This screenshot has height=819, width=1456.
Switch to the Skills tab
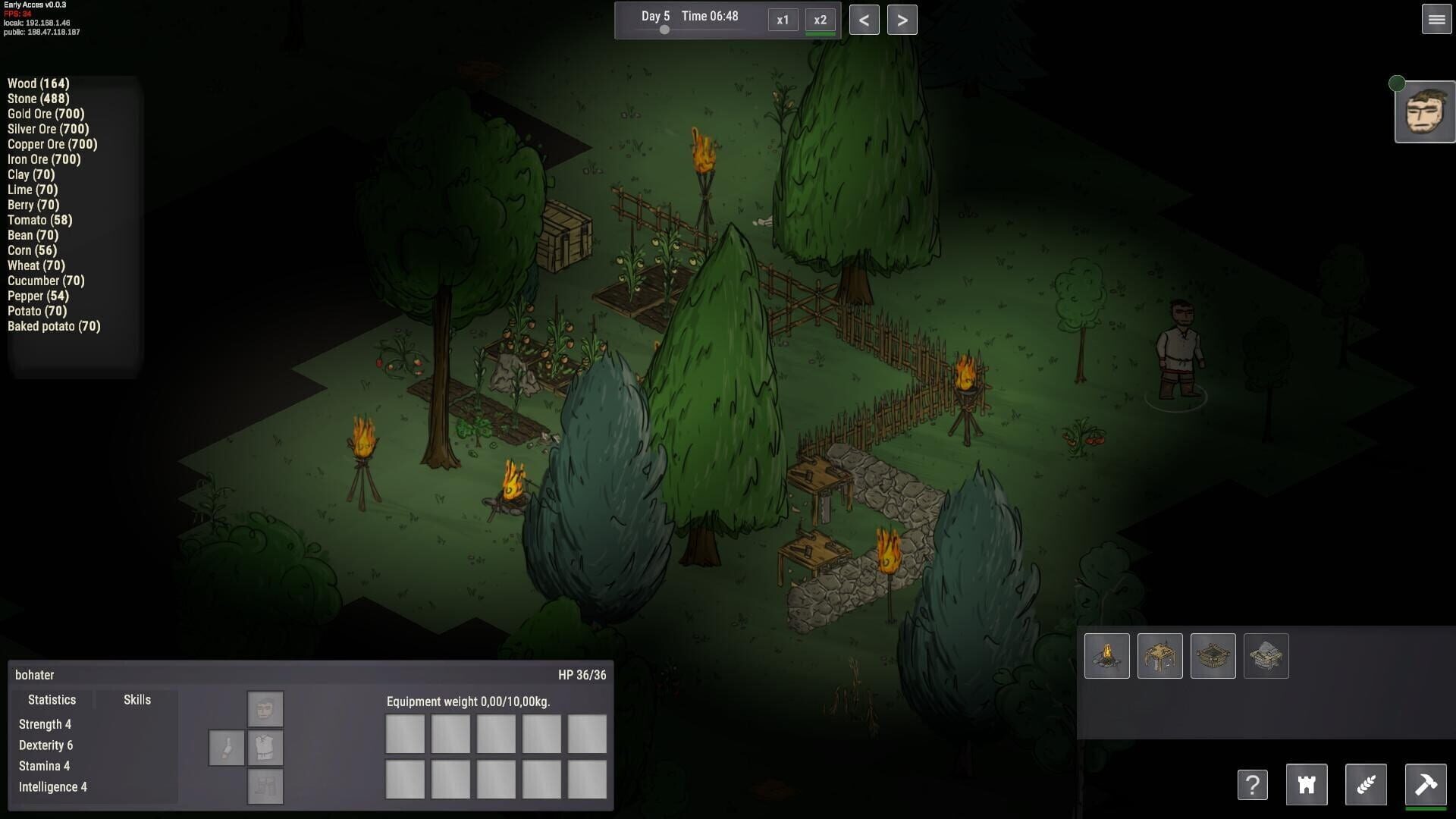pos(136,699)
